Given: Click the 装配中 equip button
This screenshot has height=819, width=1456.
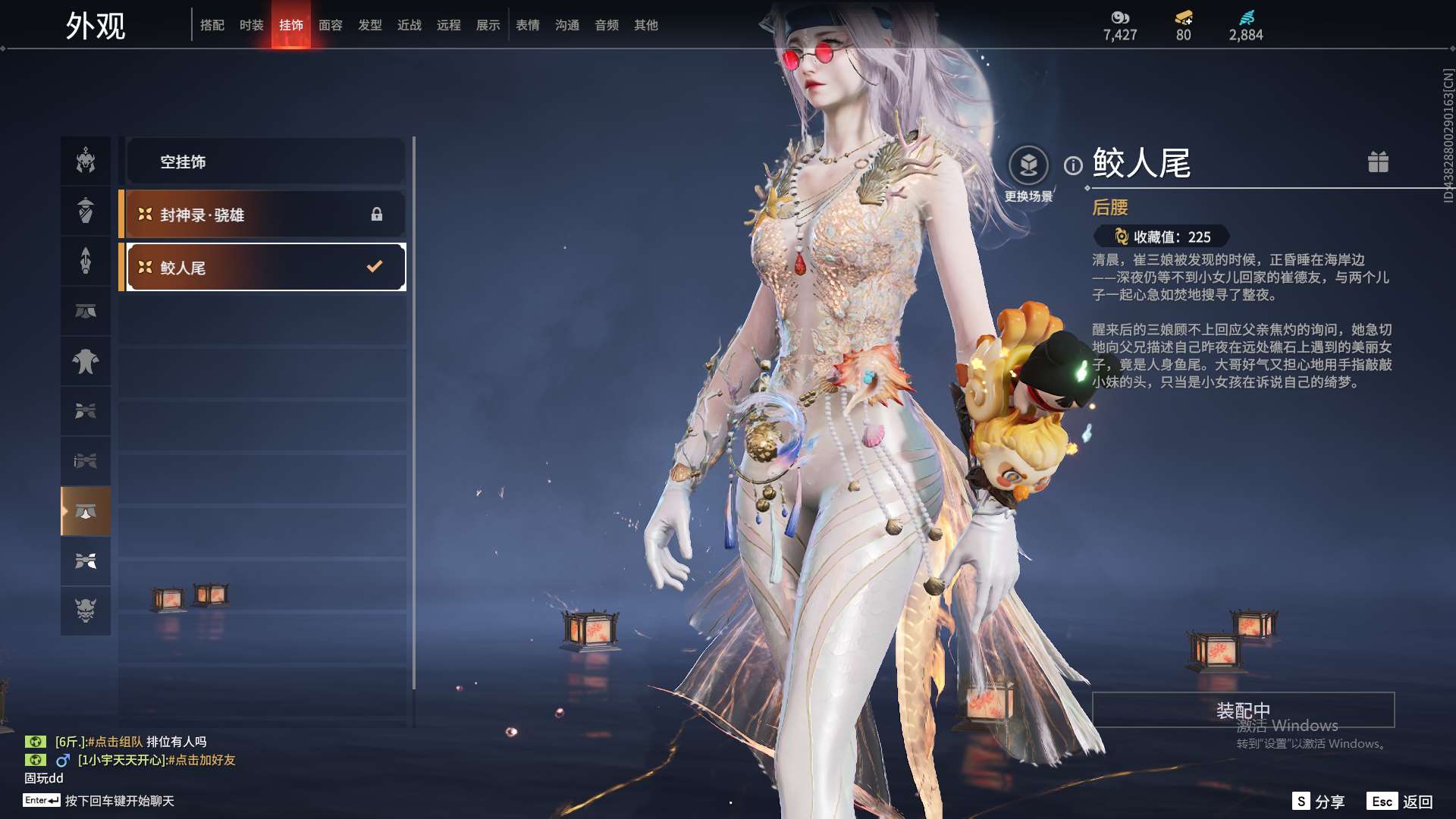Looking at the screenshot, I should coord(1243,710).
